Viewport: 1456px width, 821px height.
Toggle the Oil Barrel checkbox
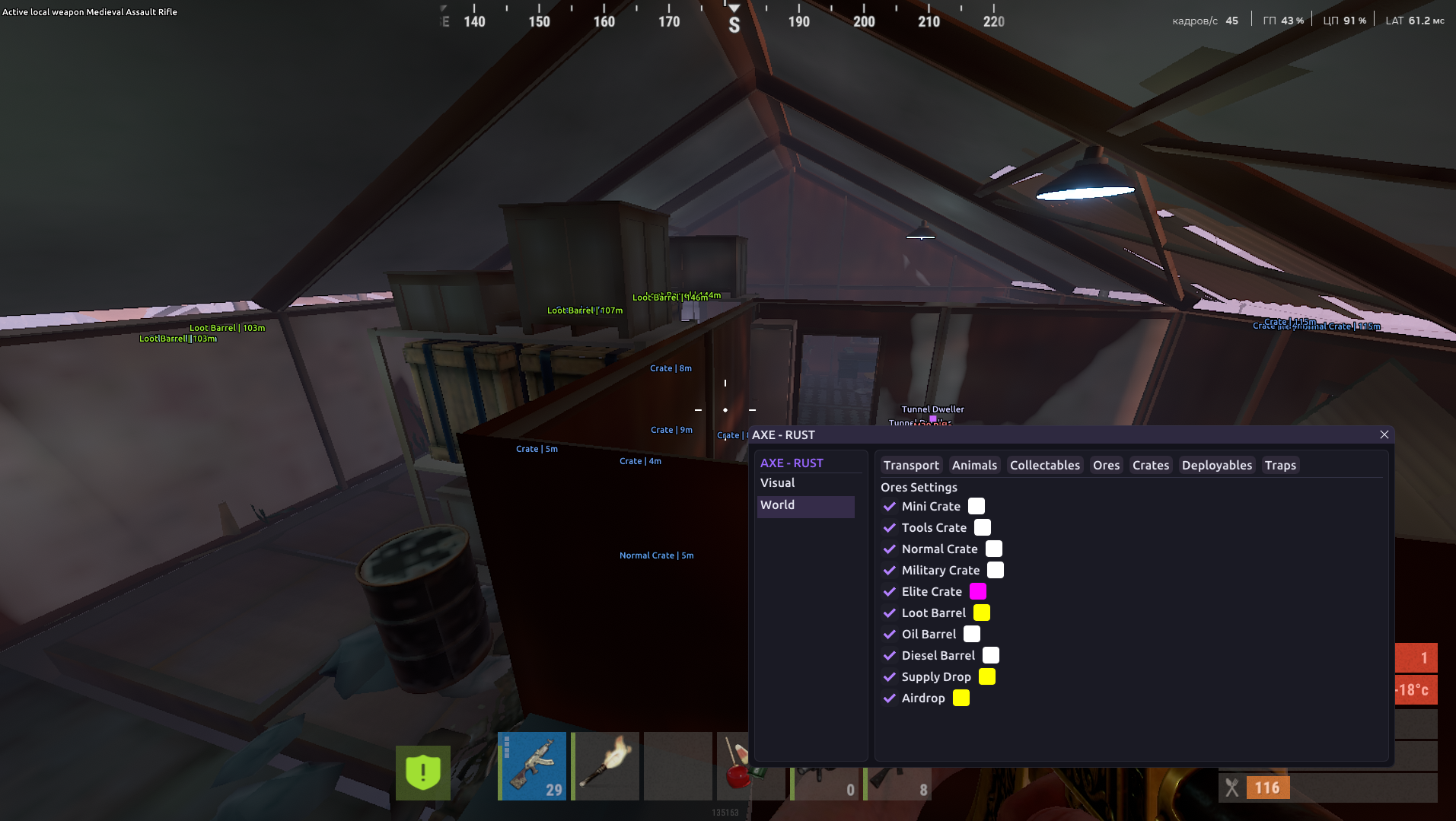pos(890,635)
